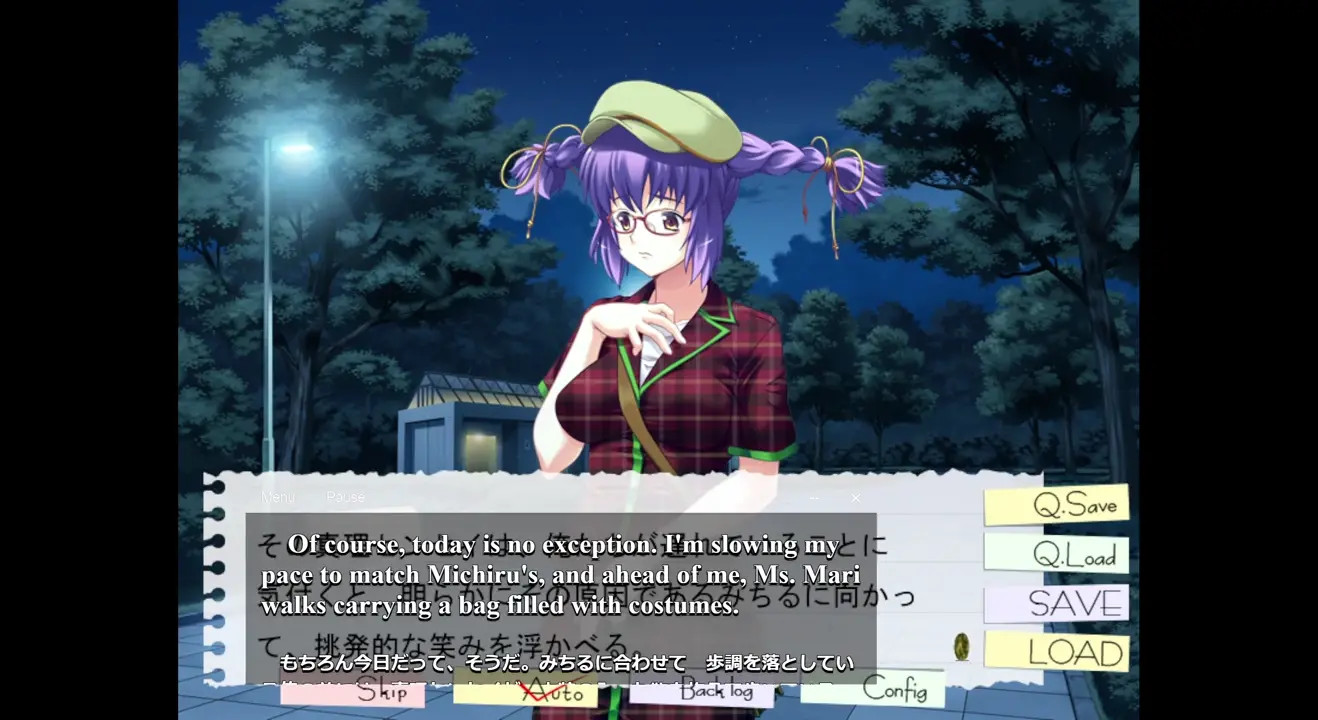
Task: Quick load with the Q.Load note
Action: tap(1056, 554)
